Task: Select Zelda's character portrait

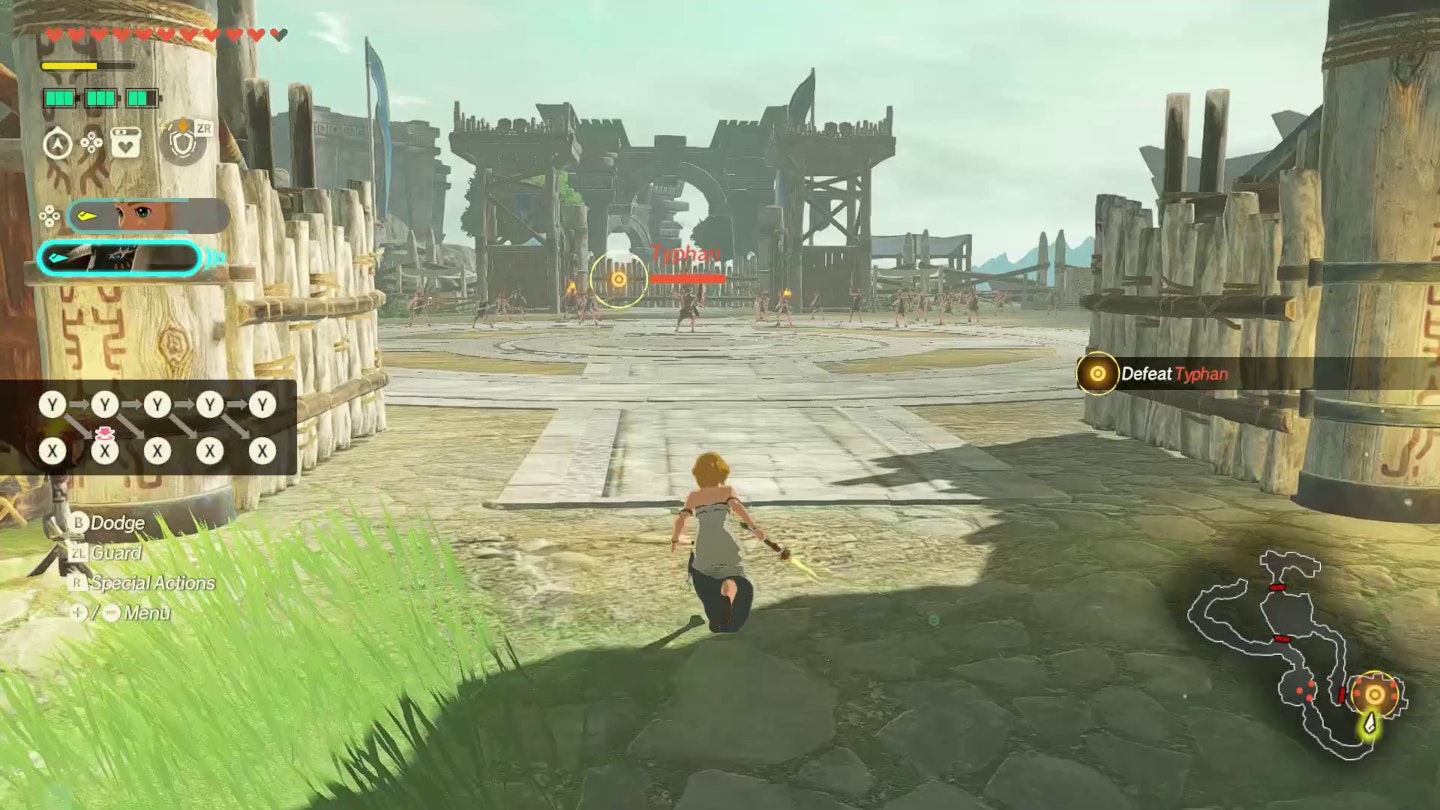Action: click(148, 215)
